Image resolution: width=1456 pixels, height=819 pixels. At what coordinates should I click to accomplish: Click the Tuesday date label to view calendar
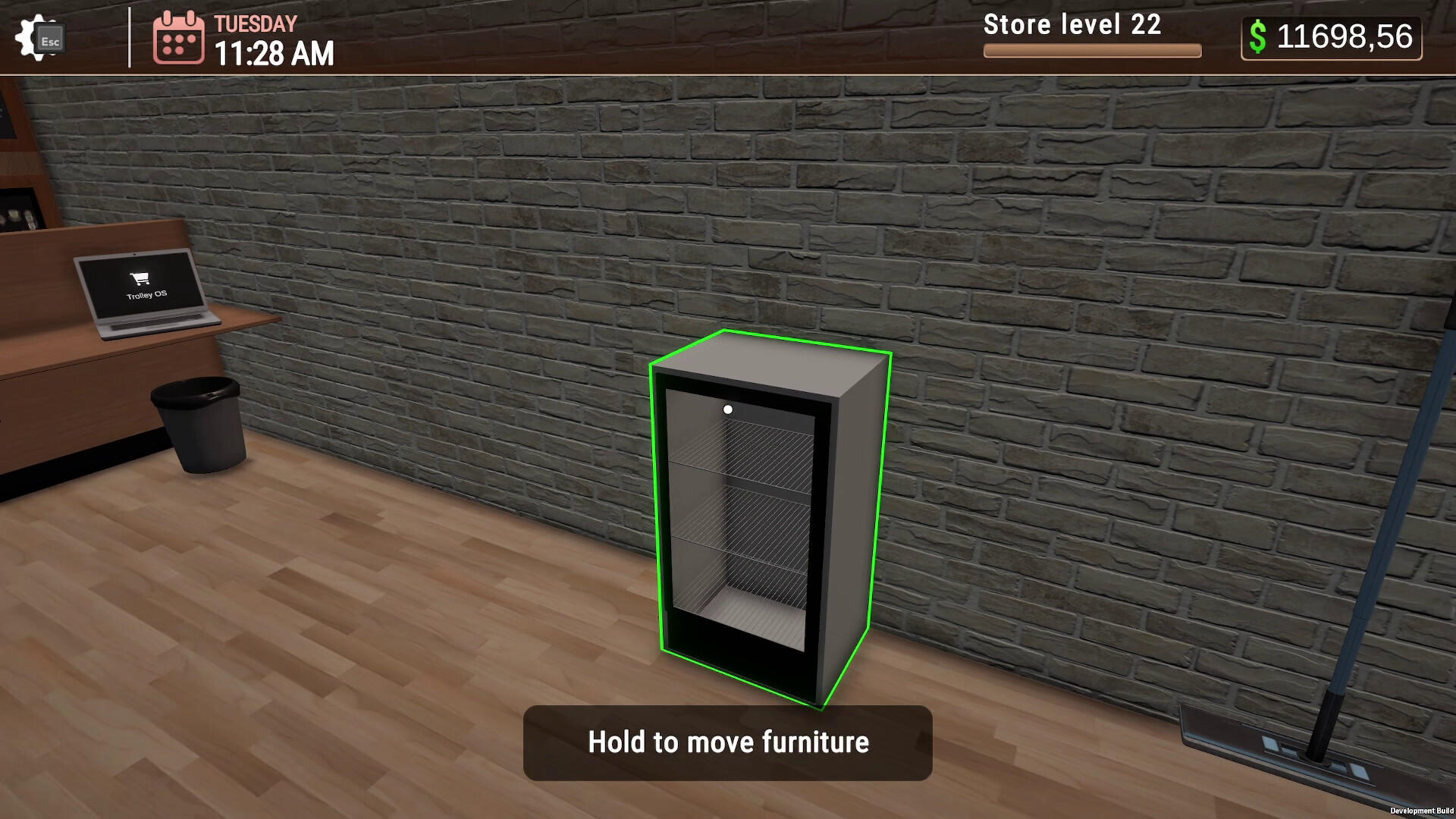tap(256, 23)
